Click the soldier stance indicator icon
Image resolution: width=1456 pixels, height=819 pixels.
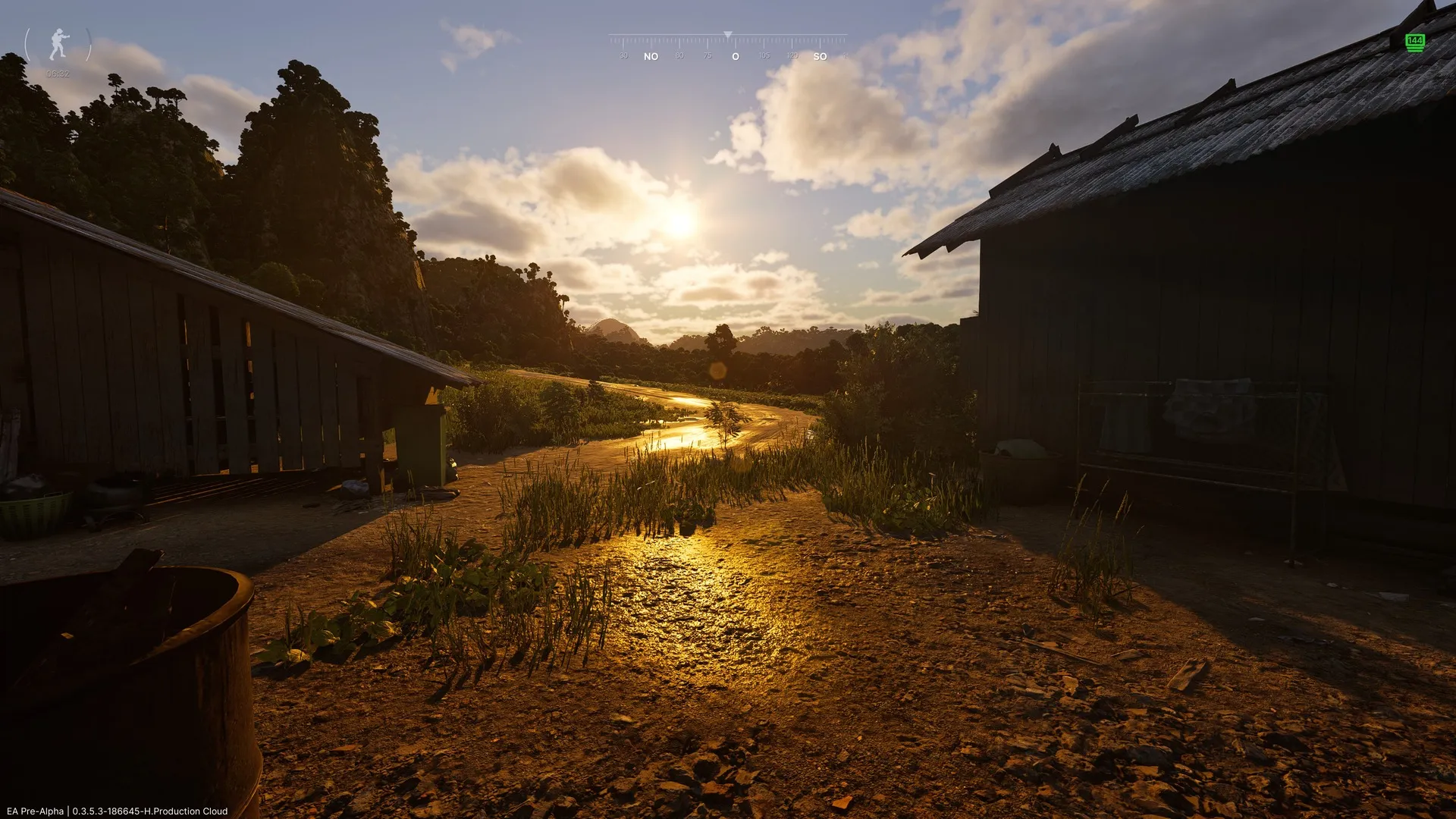pyautogui.click(x=58, y=45)
